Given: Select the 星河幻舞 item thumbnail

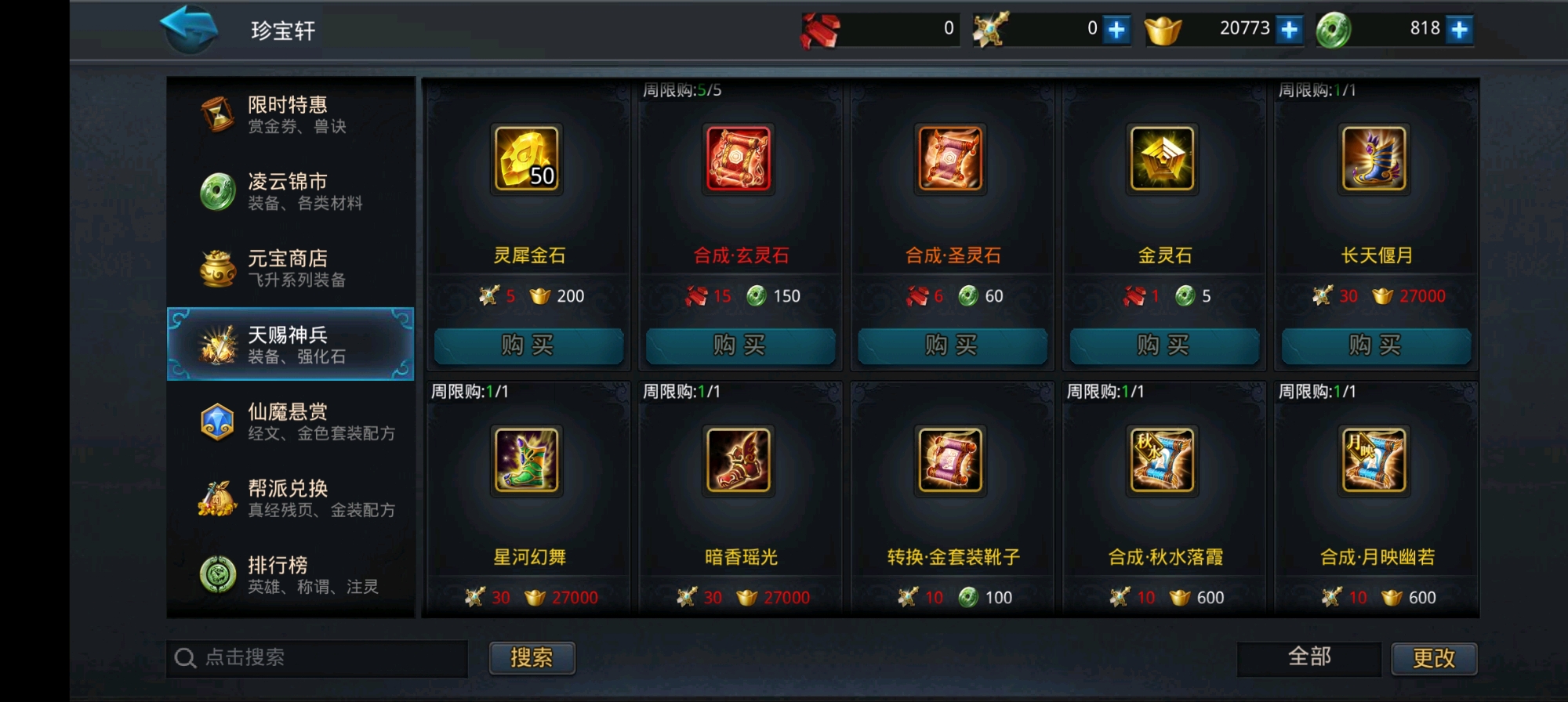Looking at the screenshot, I should pos(527,462).
